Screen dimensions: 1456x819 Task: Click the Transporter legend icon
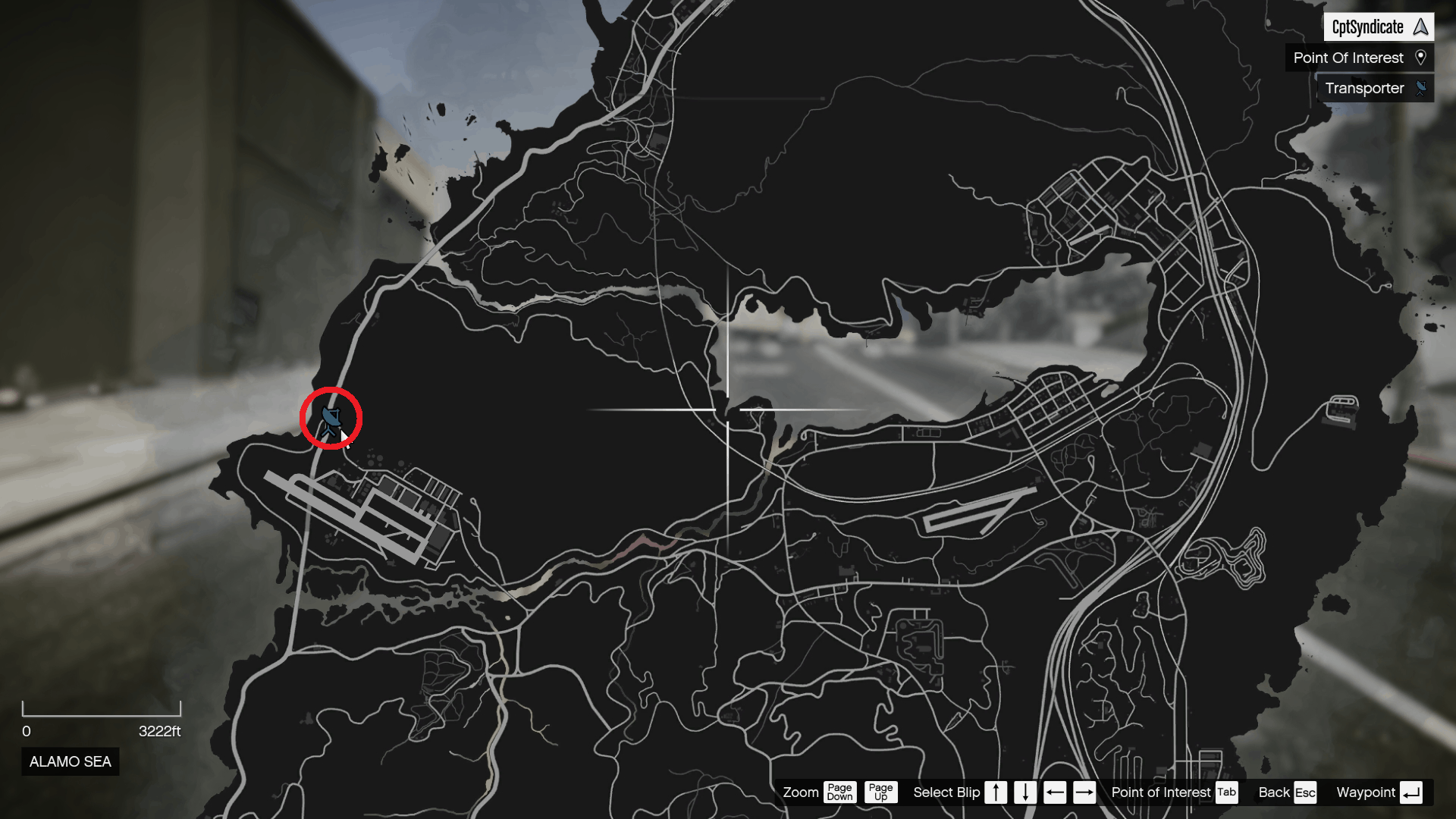1422,88
